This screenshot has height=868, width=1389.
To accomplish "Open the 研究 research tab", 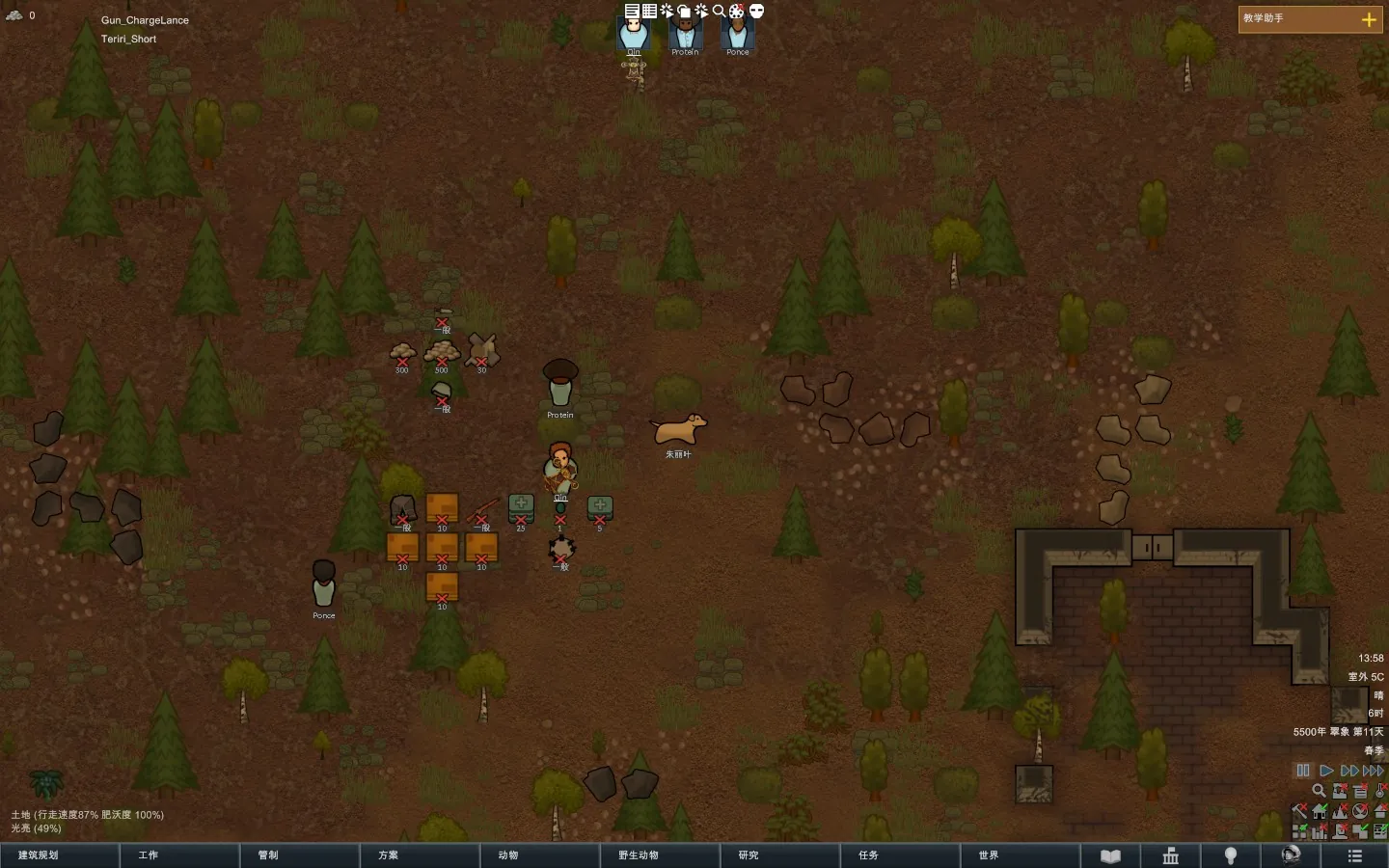I will pyautogui.click(x=779, y=855).
